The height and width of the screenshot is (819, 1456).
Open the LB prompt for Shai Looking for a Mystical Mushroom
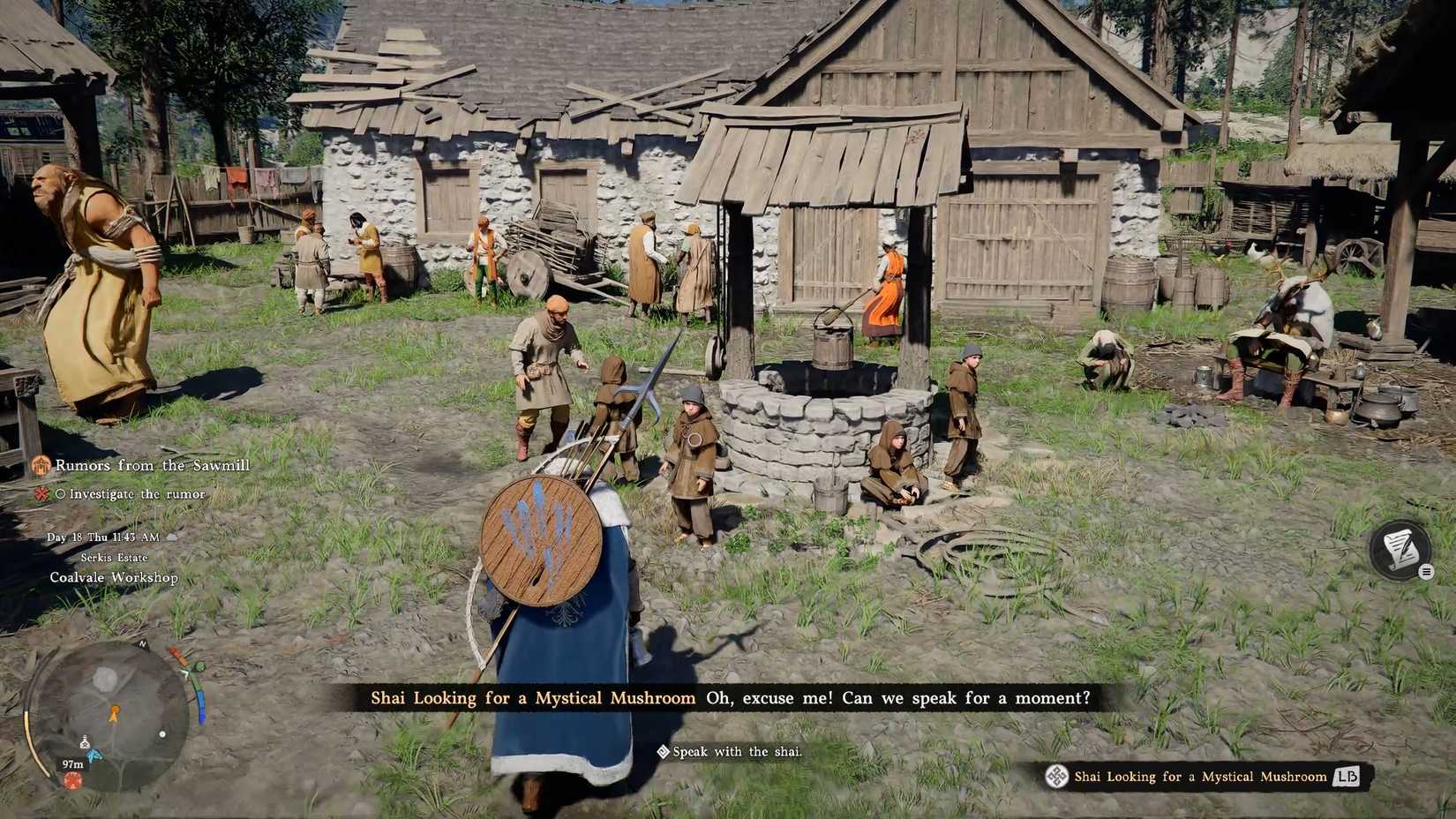[1346, 778]
